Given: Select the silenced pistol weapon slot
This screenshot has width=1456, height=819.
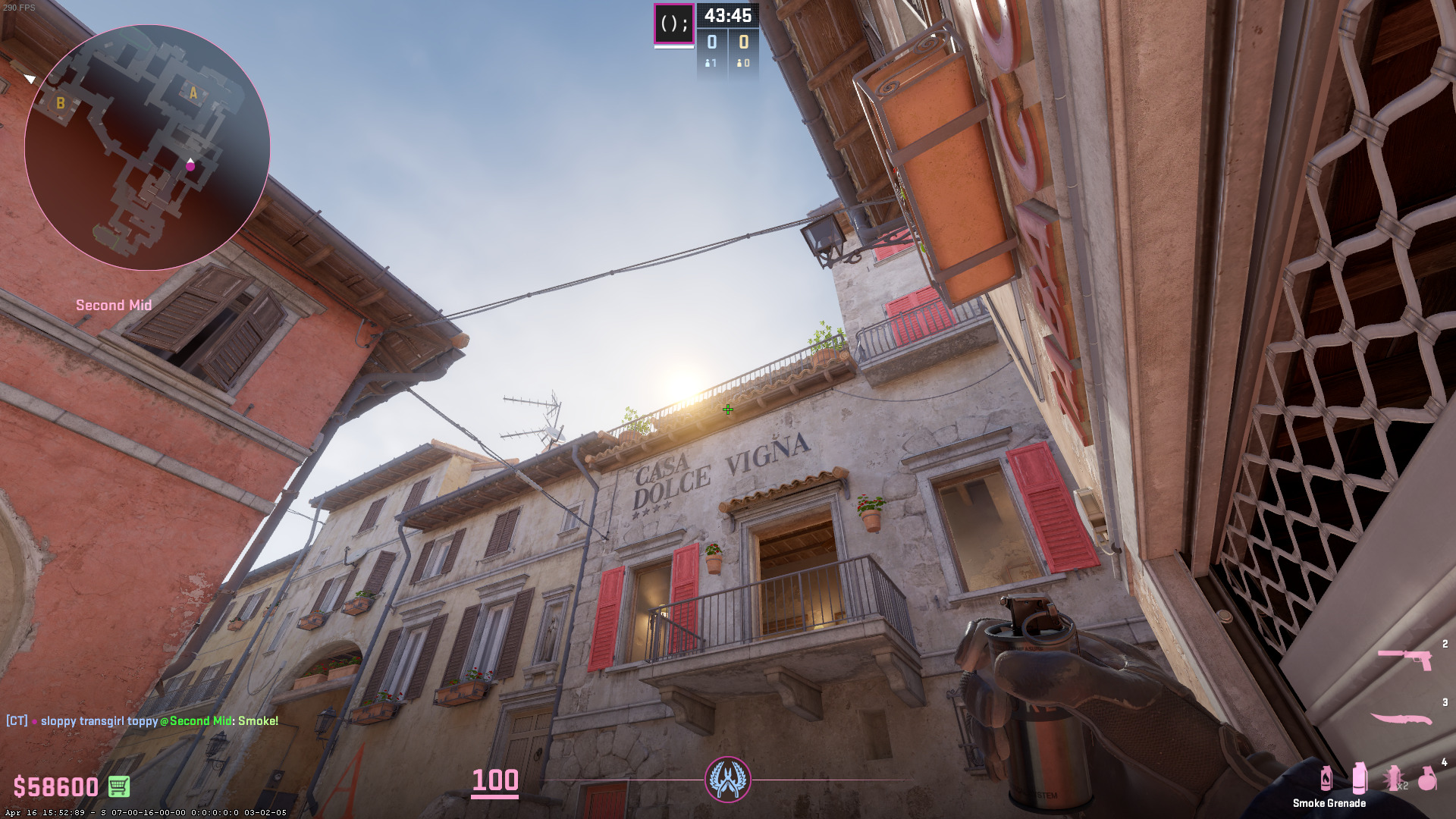Looking at the screenshot, I should click(x=1404, y=659).
